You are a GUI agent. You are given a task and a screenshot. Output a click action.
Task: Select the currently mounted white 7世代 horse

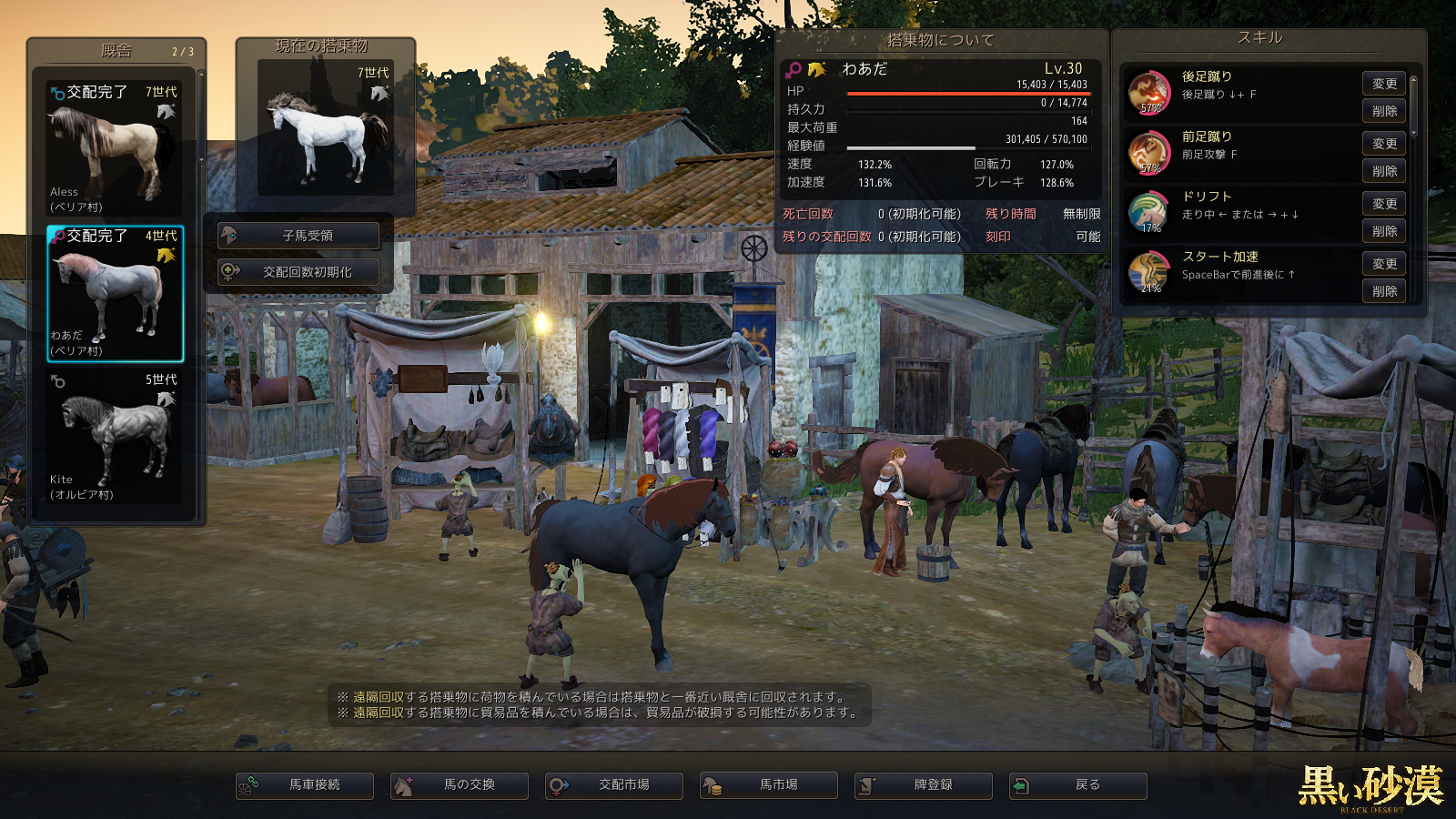point(326,127)
